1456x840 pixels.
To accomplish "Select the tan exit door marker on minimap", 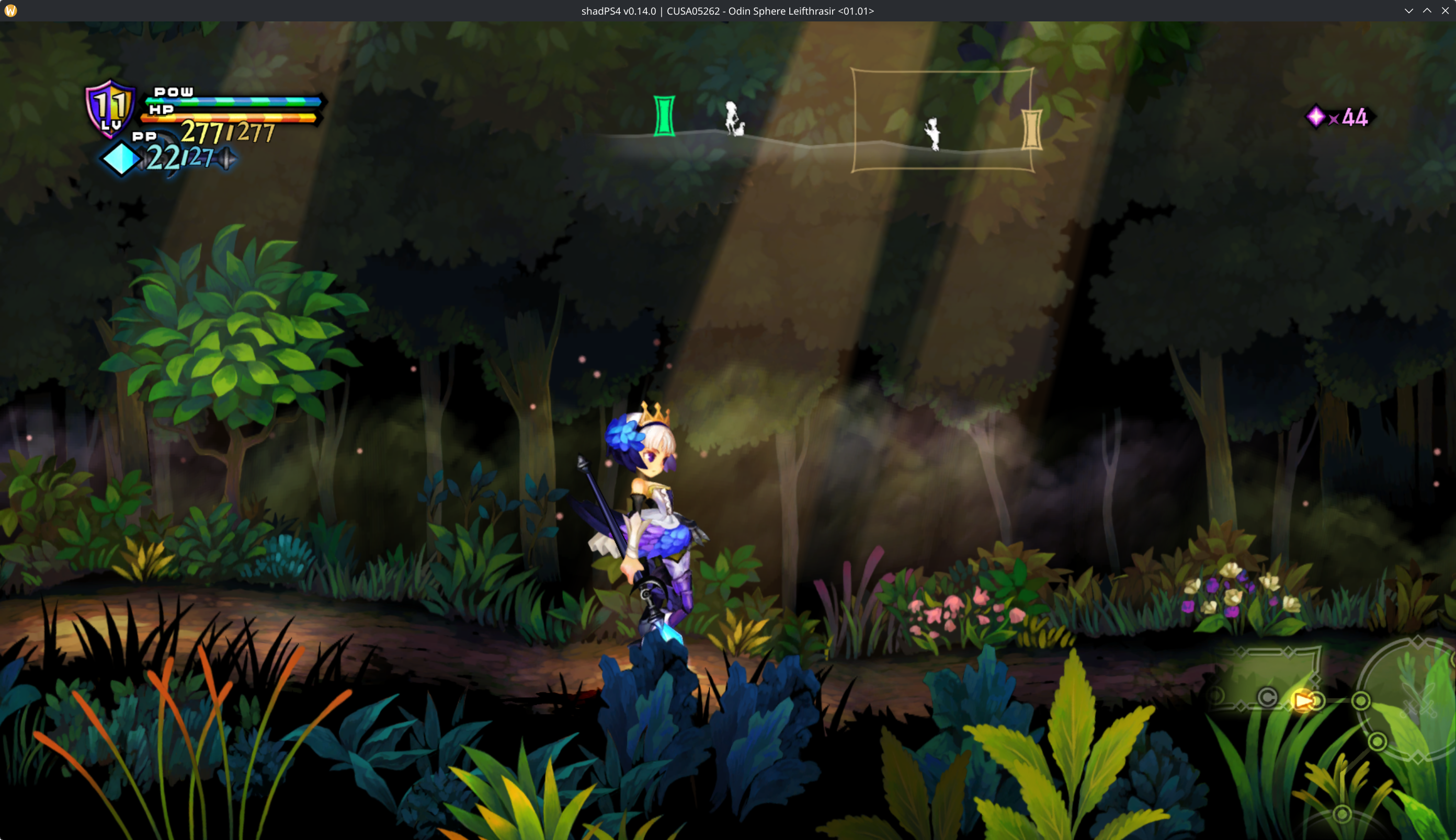I will [x=1031, y=130].
